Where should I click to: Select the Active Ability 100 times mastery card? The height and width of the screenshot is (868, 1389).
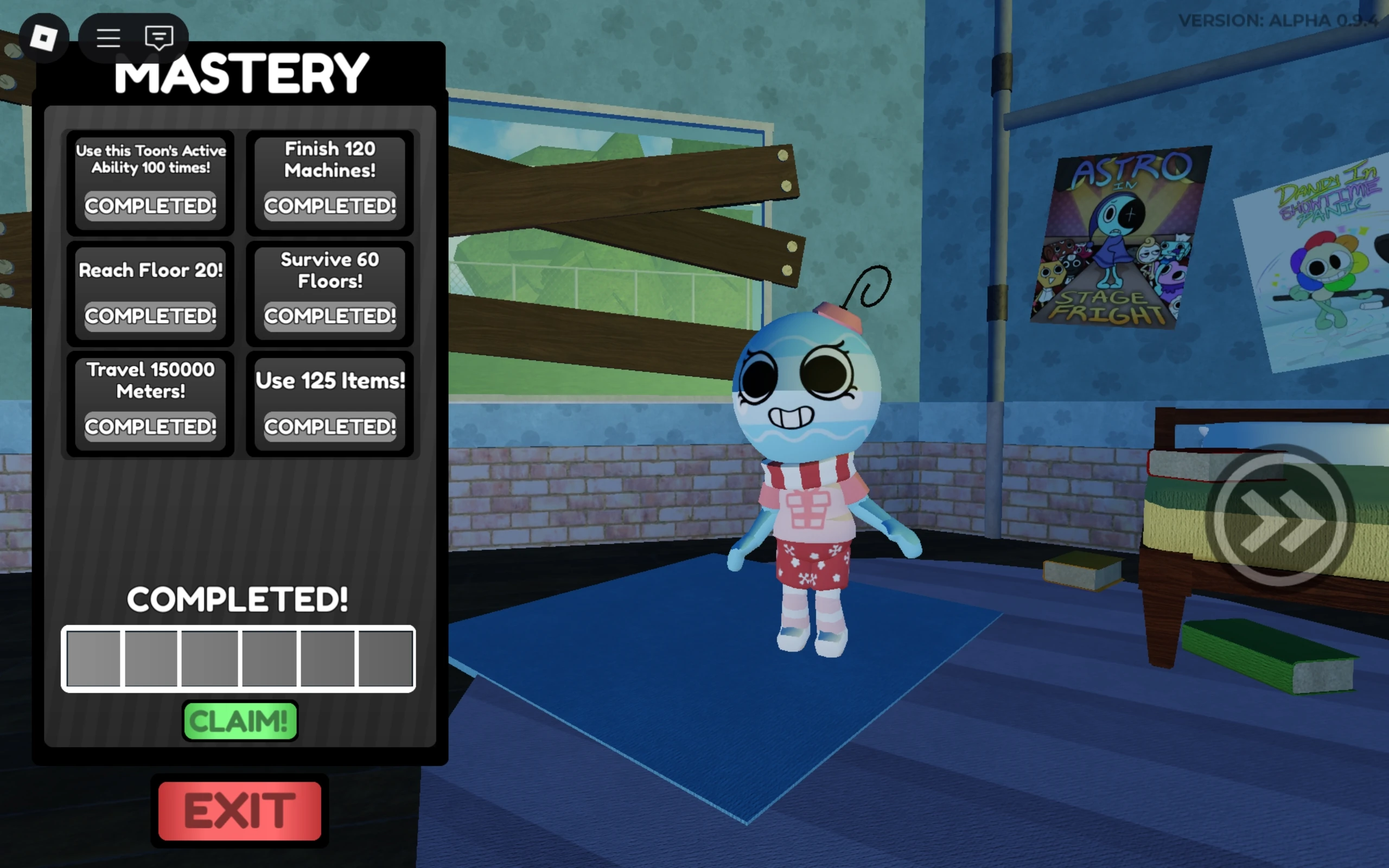point(150,184)
